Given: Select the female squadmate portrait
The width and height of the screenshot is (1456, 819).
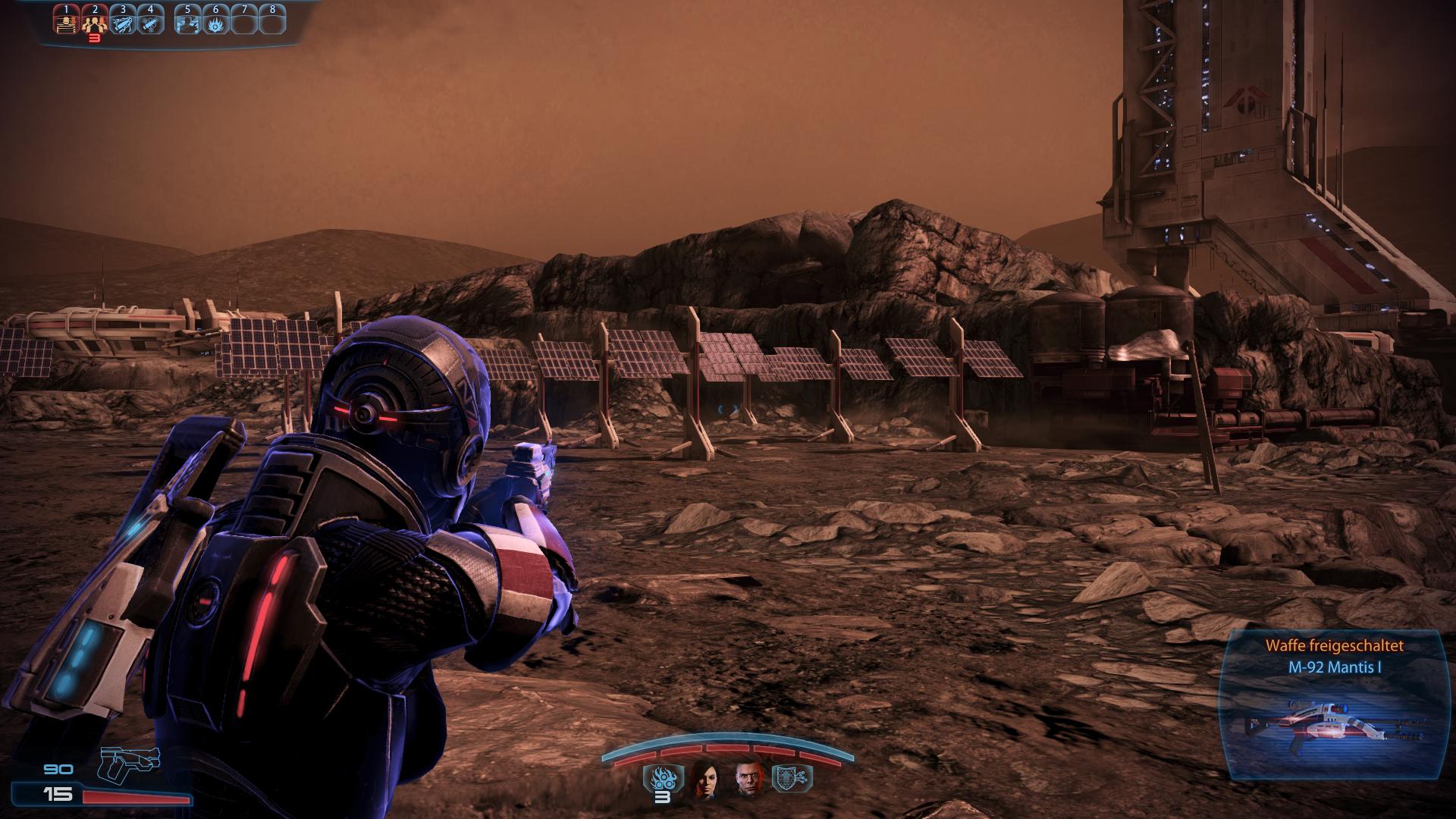Looking at the screenshot, I should [x=704, y=778].
